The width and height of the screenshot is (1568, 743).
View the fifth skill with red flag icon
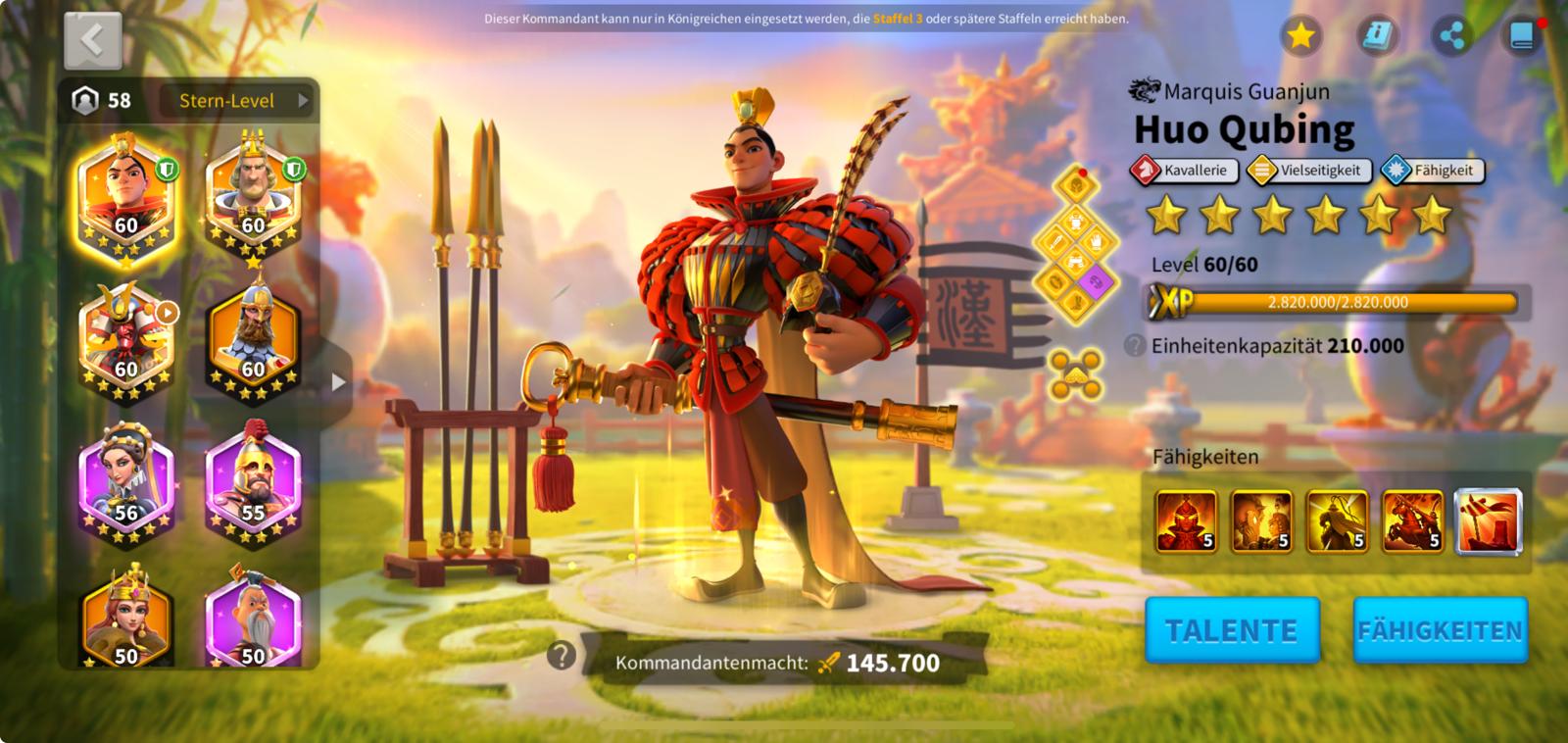click(1489, 521)
